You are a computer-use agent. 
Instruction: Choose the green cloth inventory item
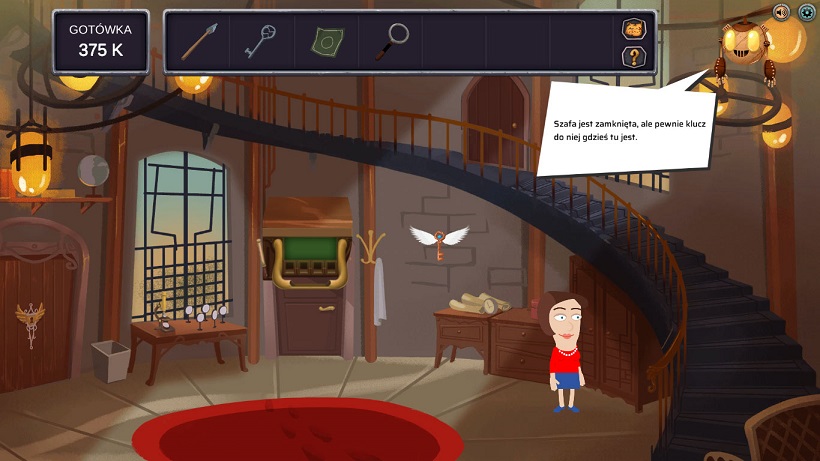327,42
